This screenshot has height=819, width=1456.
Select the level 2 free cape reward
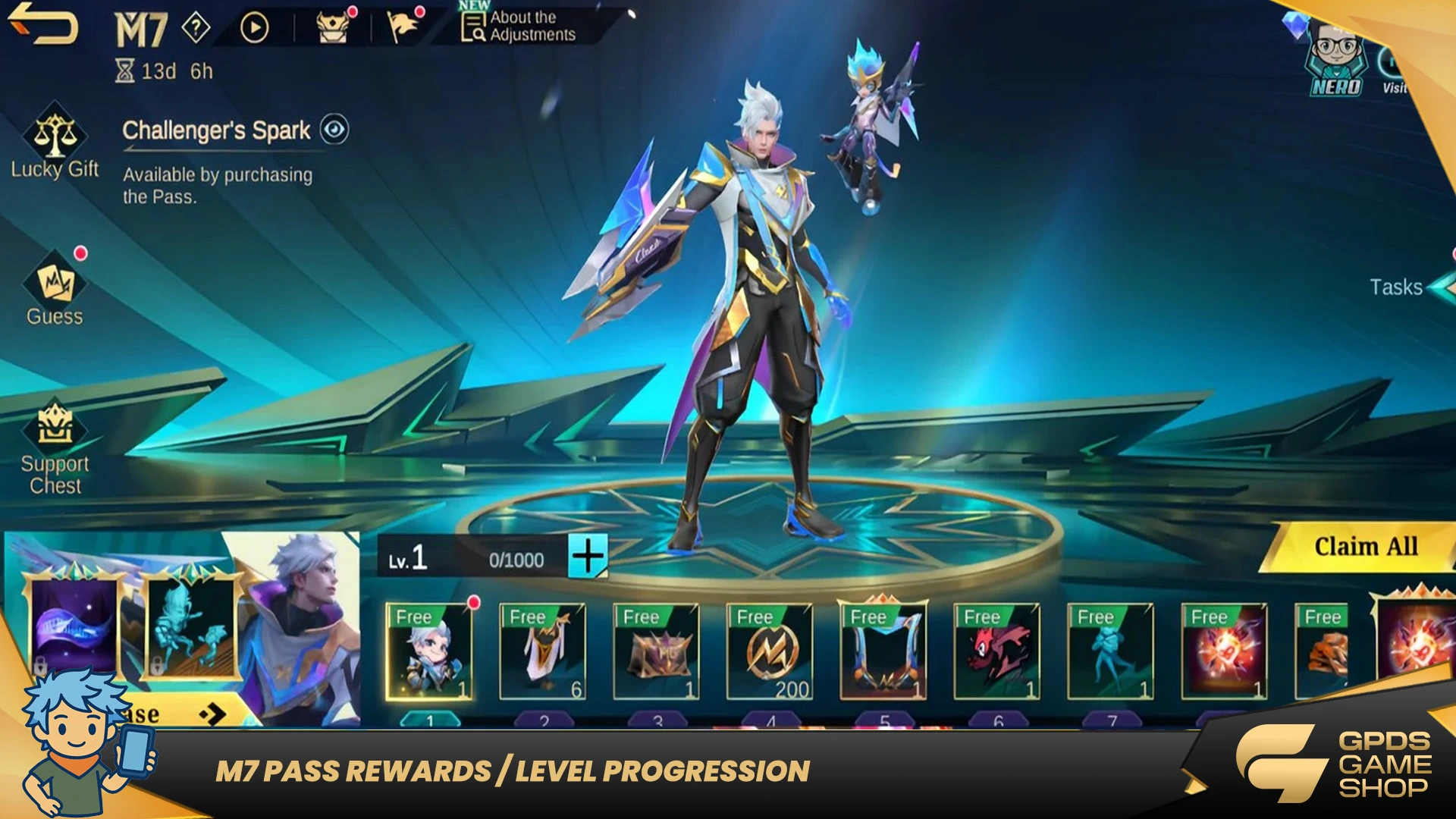(x=542, y=652)
